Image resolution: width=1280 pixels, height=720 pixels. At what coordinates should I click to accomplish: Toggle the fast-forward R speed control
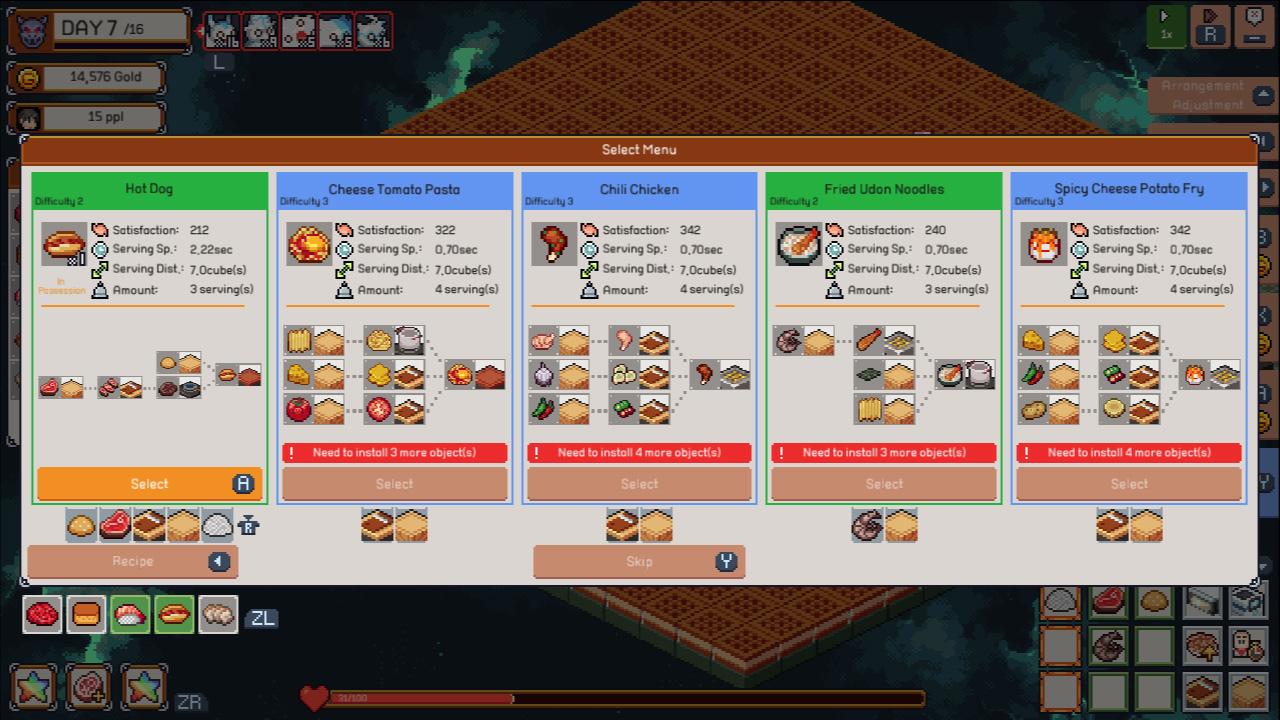(x=1210, y=26)
